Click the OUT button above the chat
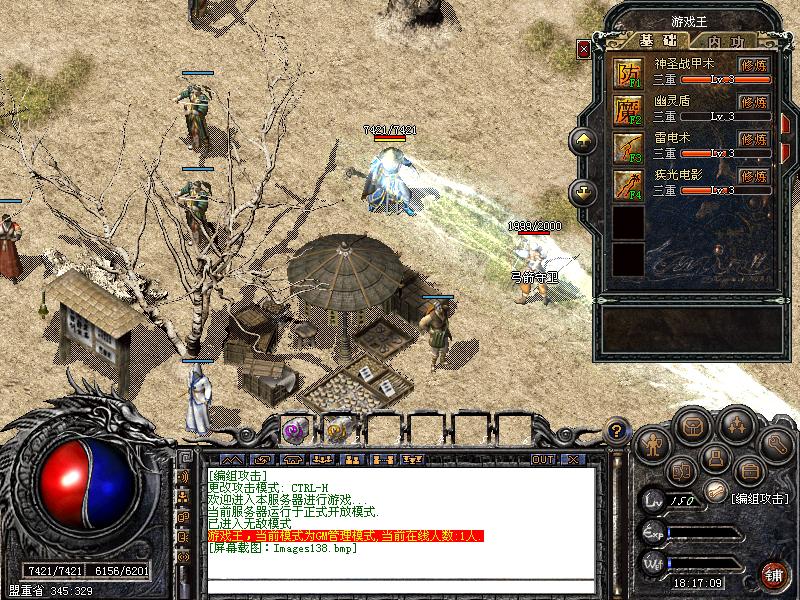 [542, 459]
